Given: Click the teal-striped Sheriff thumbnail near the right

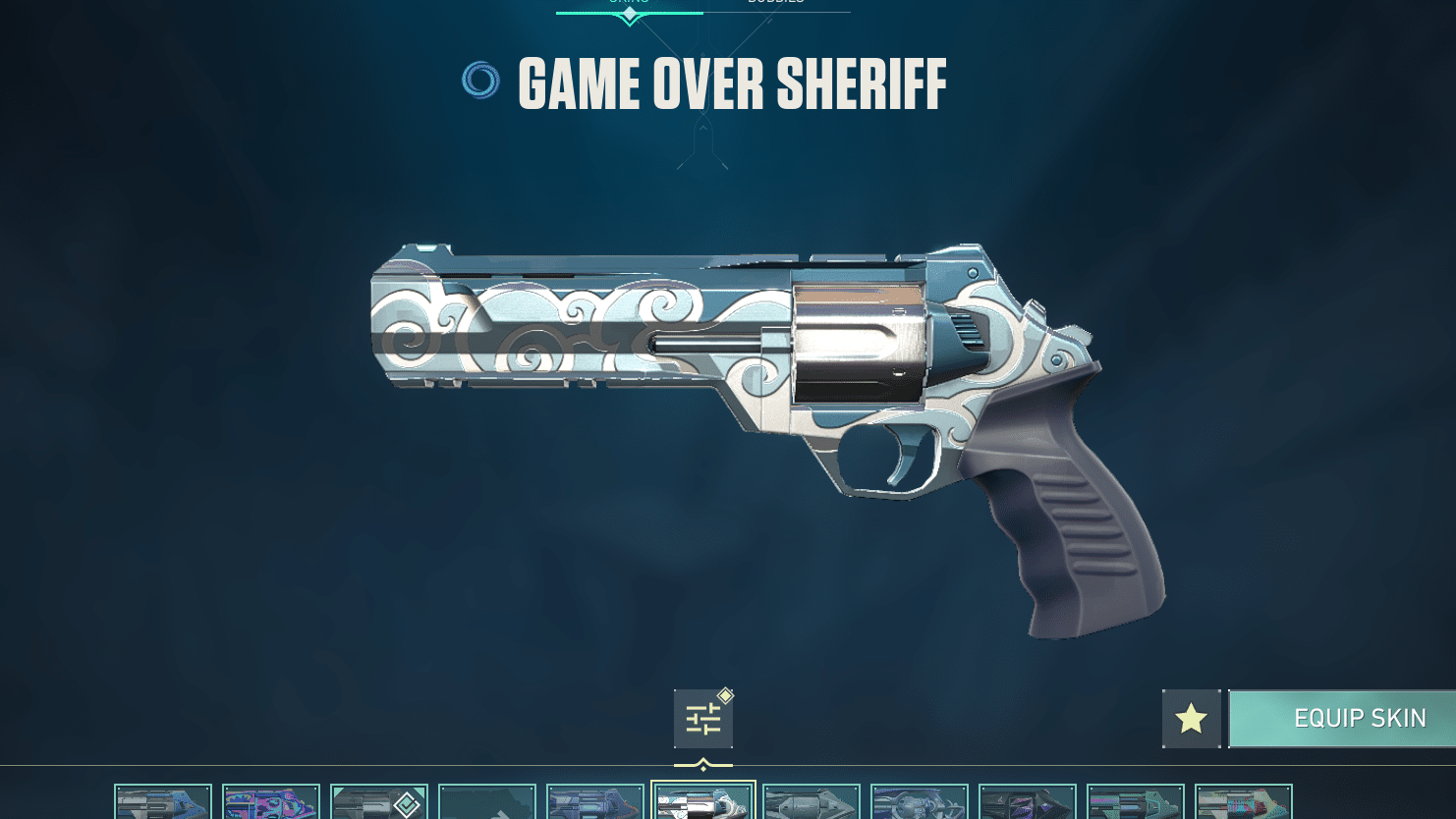Looking at the screenshot, I should click(x=1136, y=802).
